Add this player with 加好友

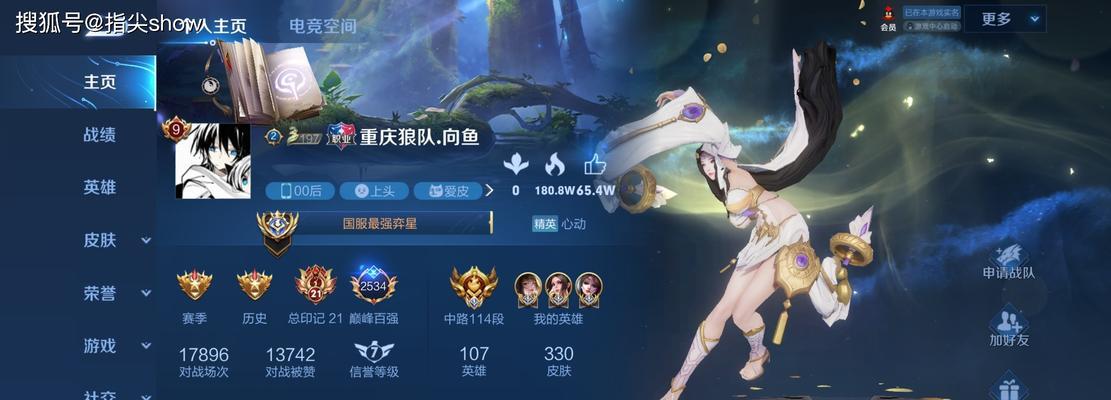click(1008, 327)
